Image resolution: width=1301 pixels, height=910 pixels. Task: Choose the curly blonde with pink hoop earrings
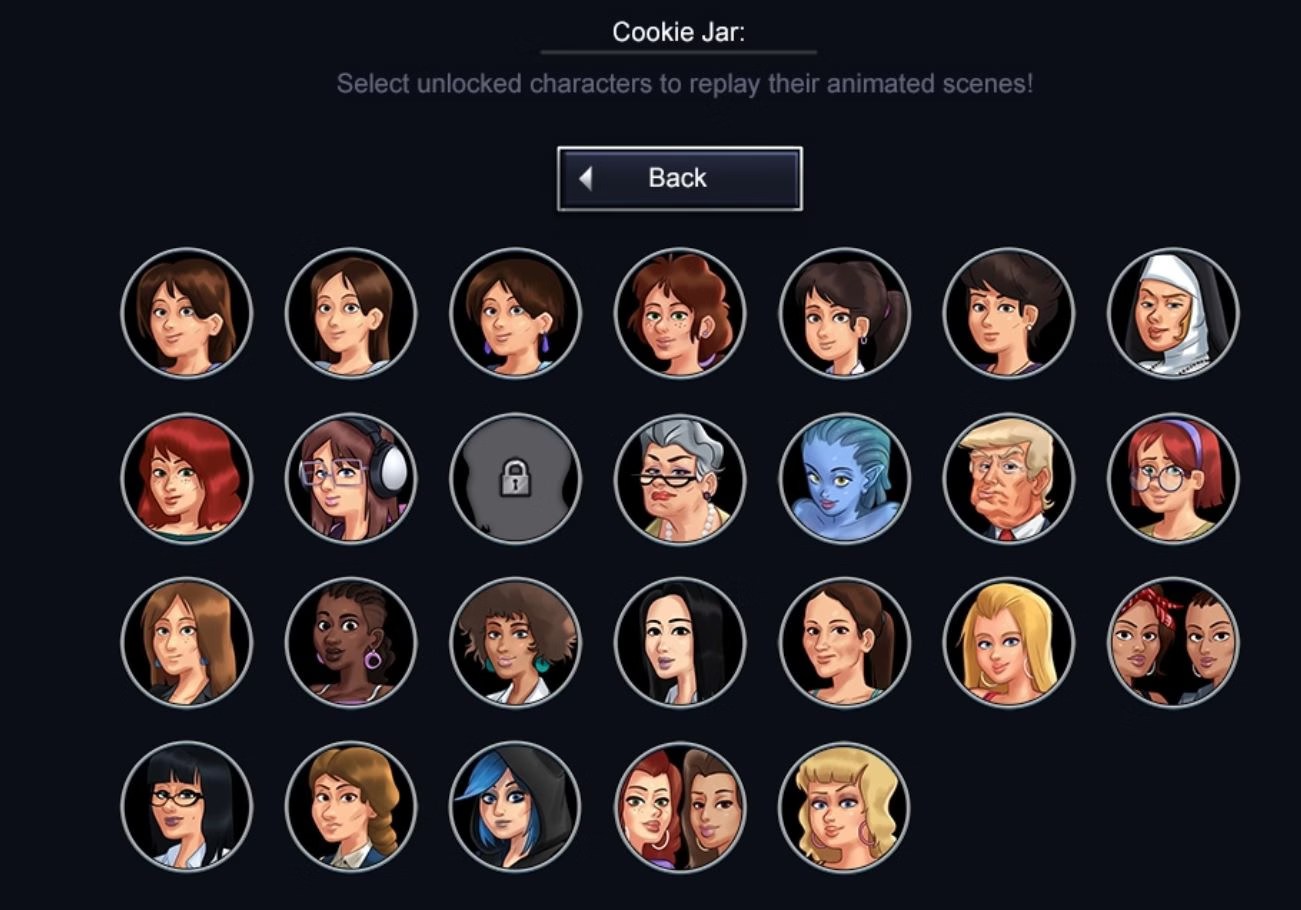[844, 807]
